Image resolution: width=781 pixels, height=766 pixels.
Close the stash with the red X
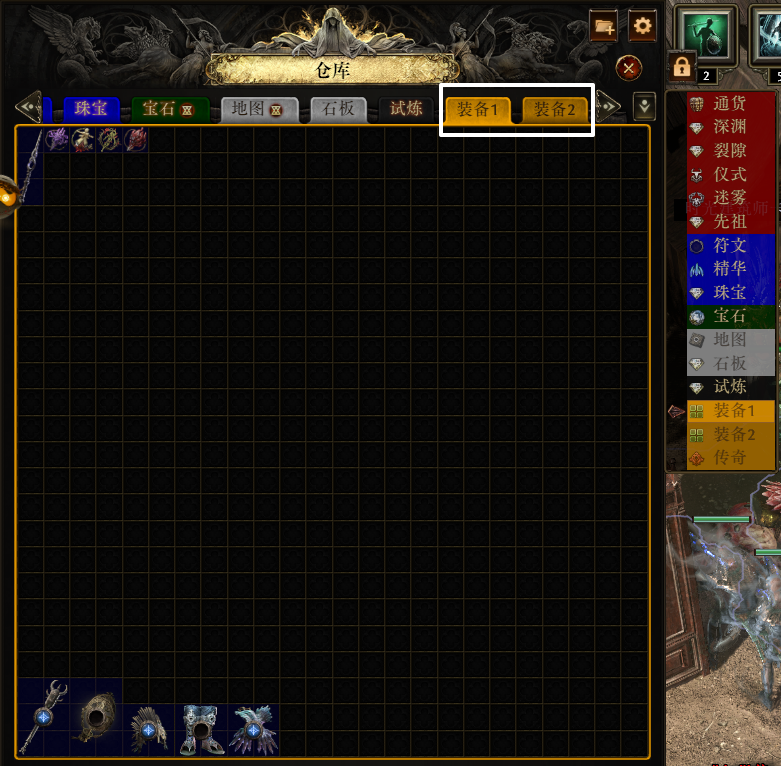point(629,68)
